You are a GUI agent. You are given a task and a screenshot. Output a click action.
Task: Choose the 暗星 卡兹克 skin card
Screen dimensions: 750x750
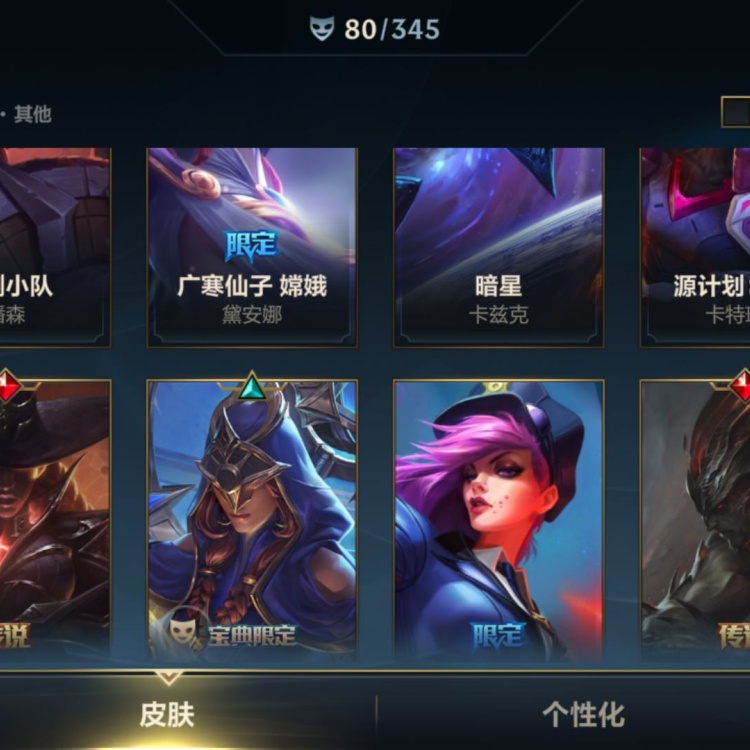(x=498, y=247)
